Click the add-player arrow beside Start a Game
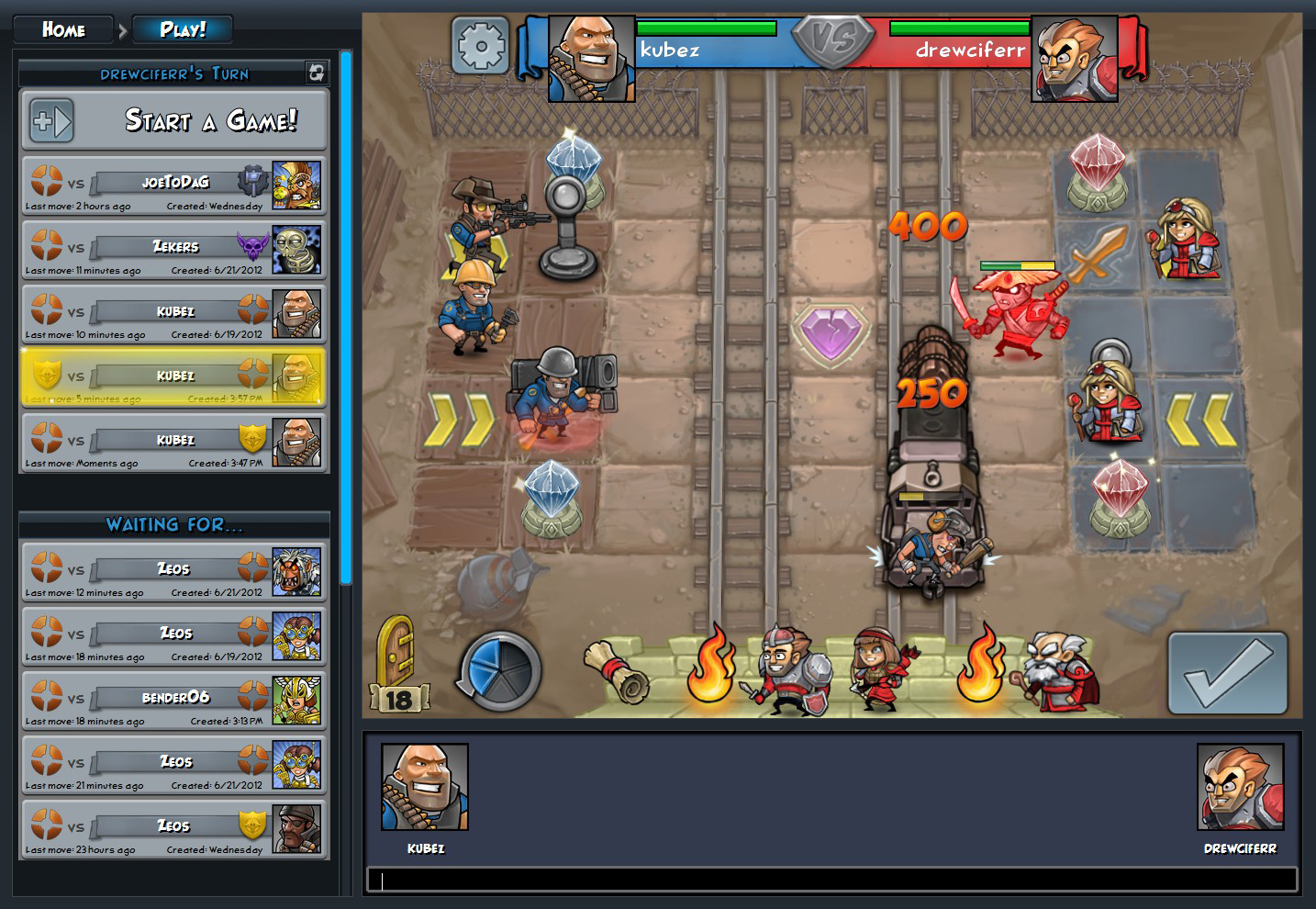Screen dimensions: 1316x909 tap(50, 120)
